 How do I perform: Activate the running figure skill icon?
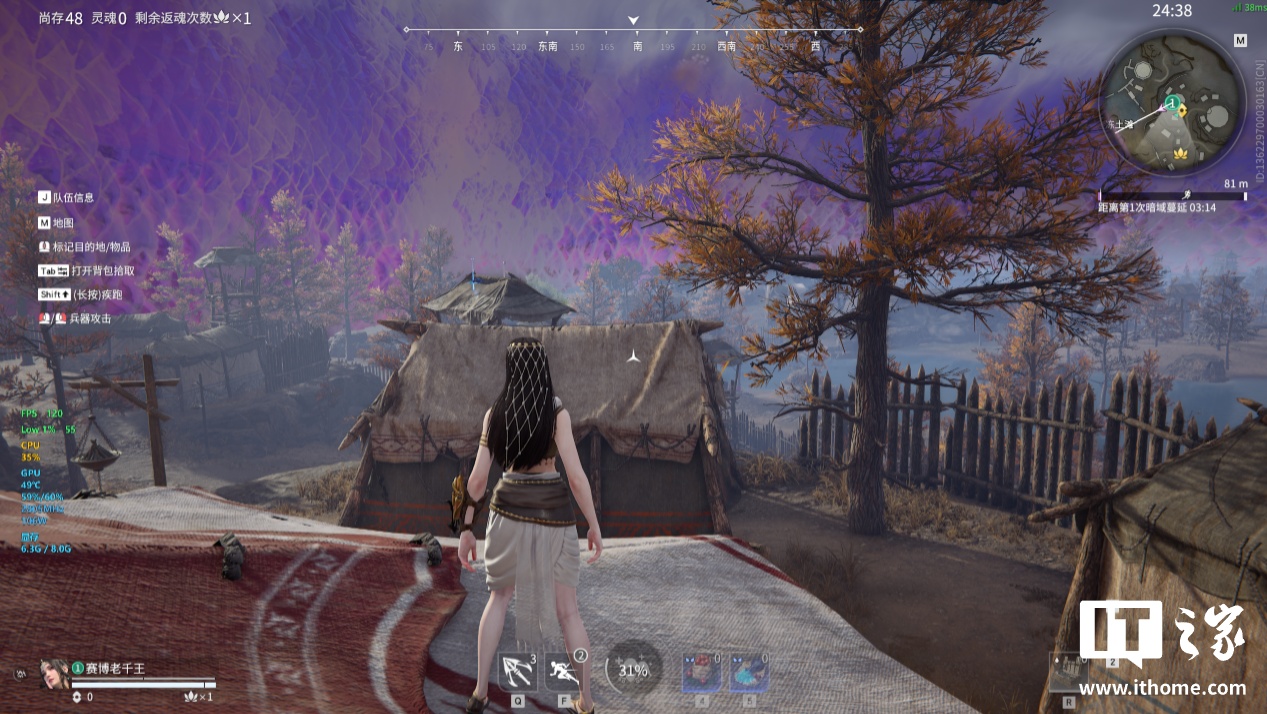(564, 672)
